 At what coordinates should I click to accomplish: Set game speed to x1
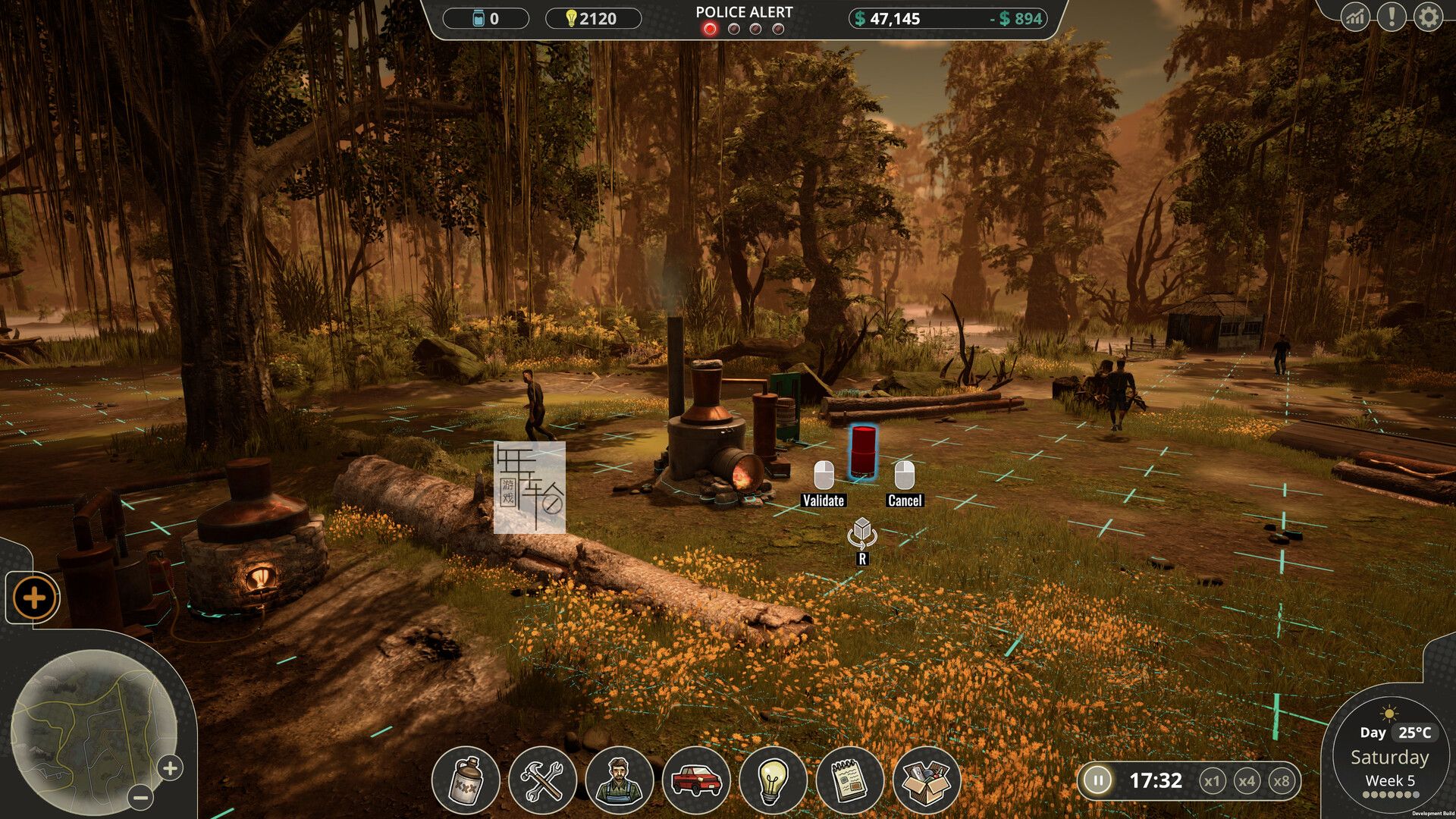tap(1212, 781)
